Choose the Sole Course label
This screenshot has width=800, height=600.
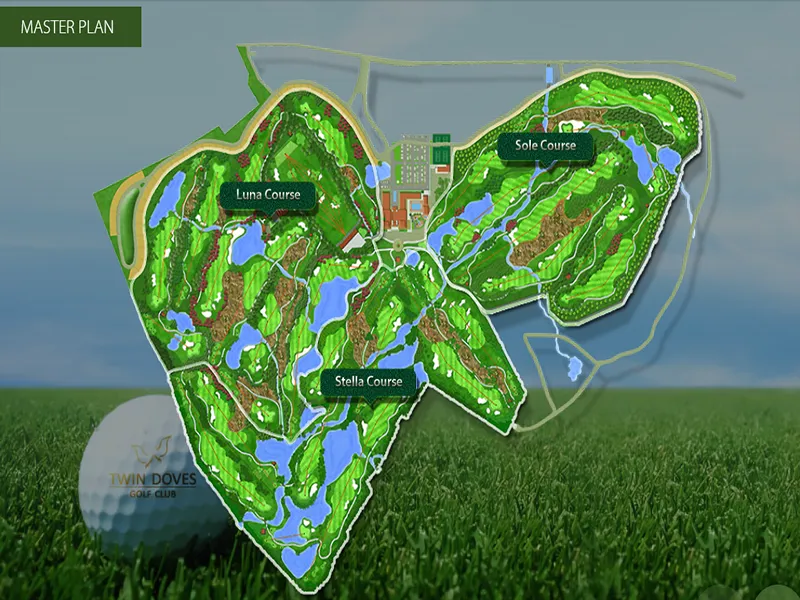[x=545, y=146]
